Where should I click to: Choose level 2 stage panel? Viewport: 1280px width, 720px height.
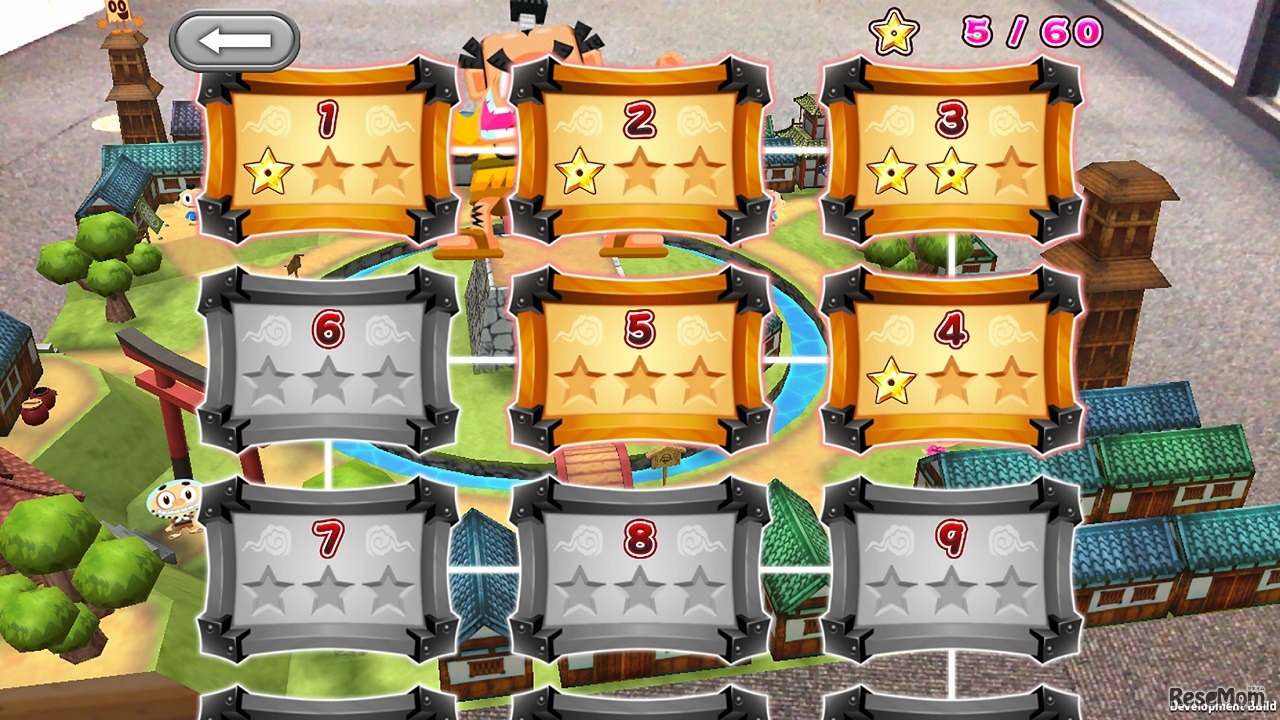pos(640,150)
